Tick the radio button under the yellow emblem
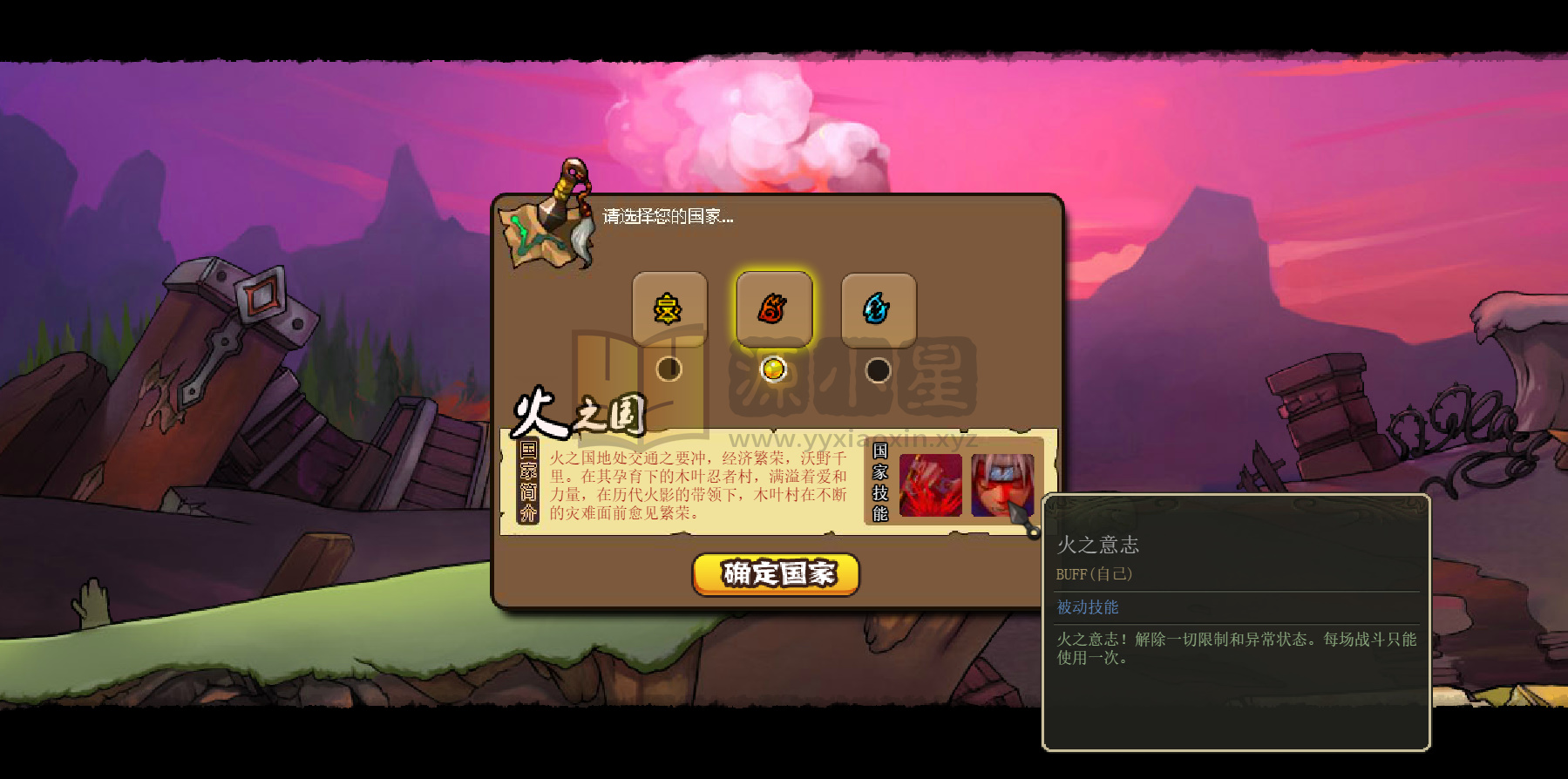 pyautogui.click(x=669, y=369)
